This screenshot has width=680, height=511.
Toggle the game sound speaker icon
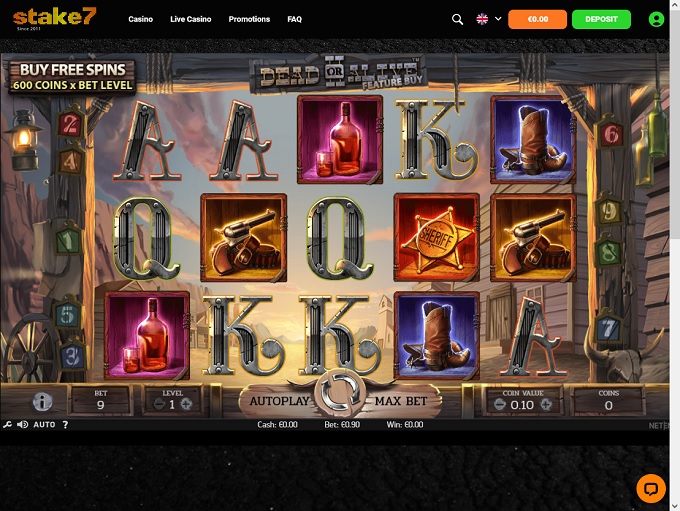point(22,425)
